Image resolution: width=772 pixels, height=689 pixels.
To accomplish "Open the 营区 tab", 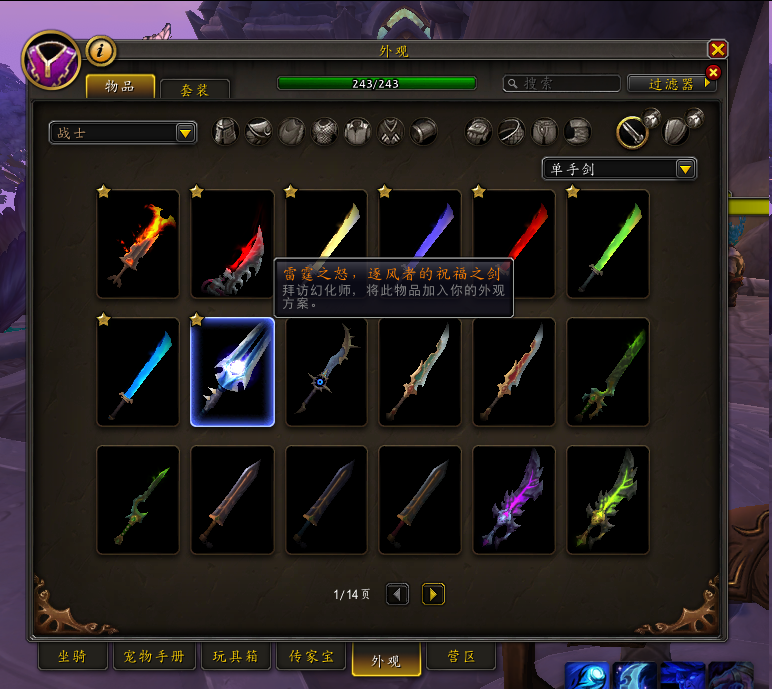I will pyautogui.click(x=457, y=657).
